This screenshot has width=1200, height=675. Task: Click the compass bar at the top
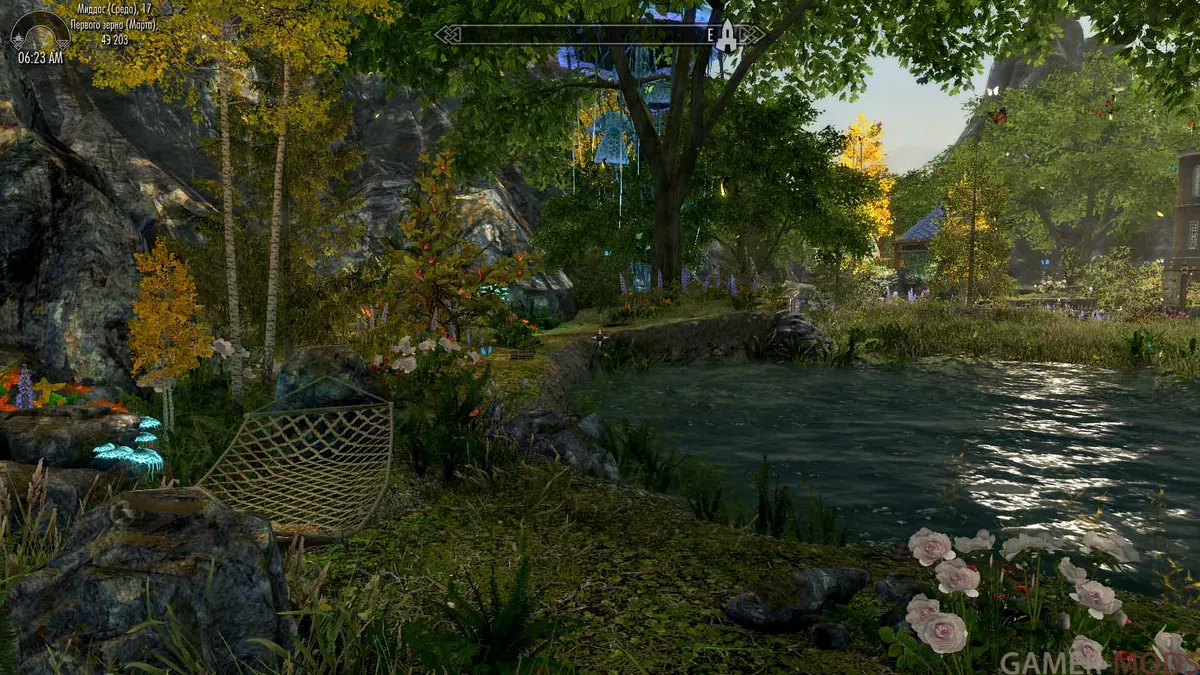click(x=580, y=35)
